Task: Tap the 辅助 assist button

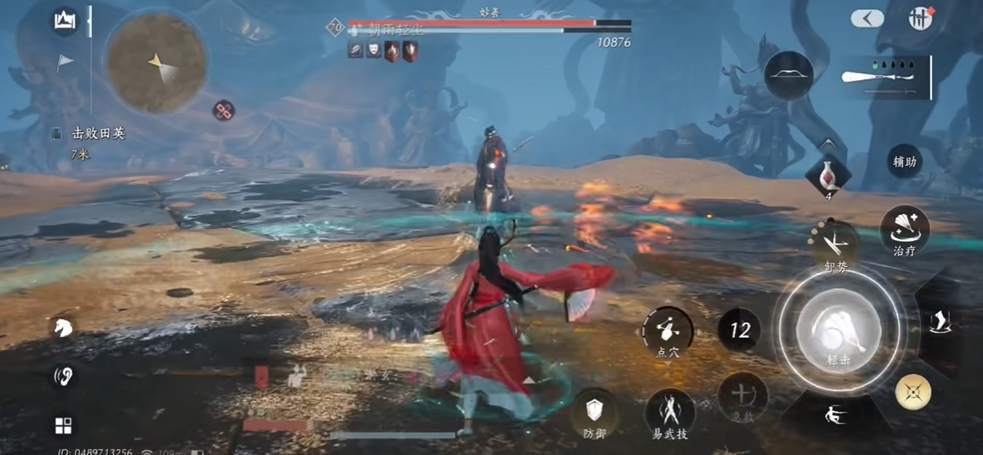Action: 904,161
